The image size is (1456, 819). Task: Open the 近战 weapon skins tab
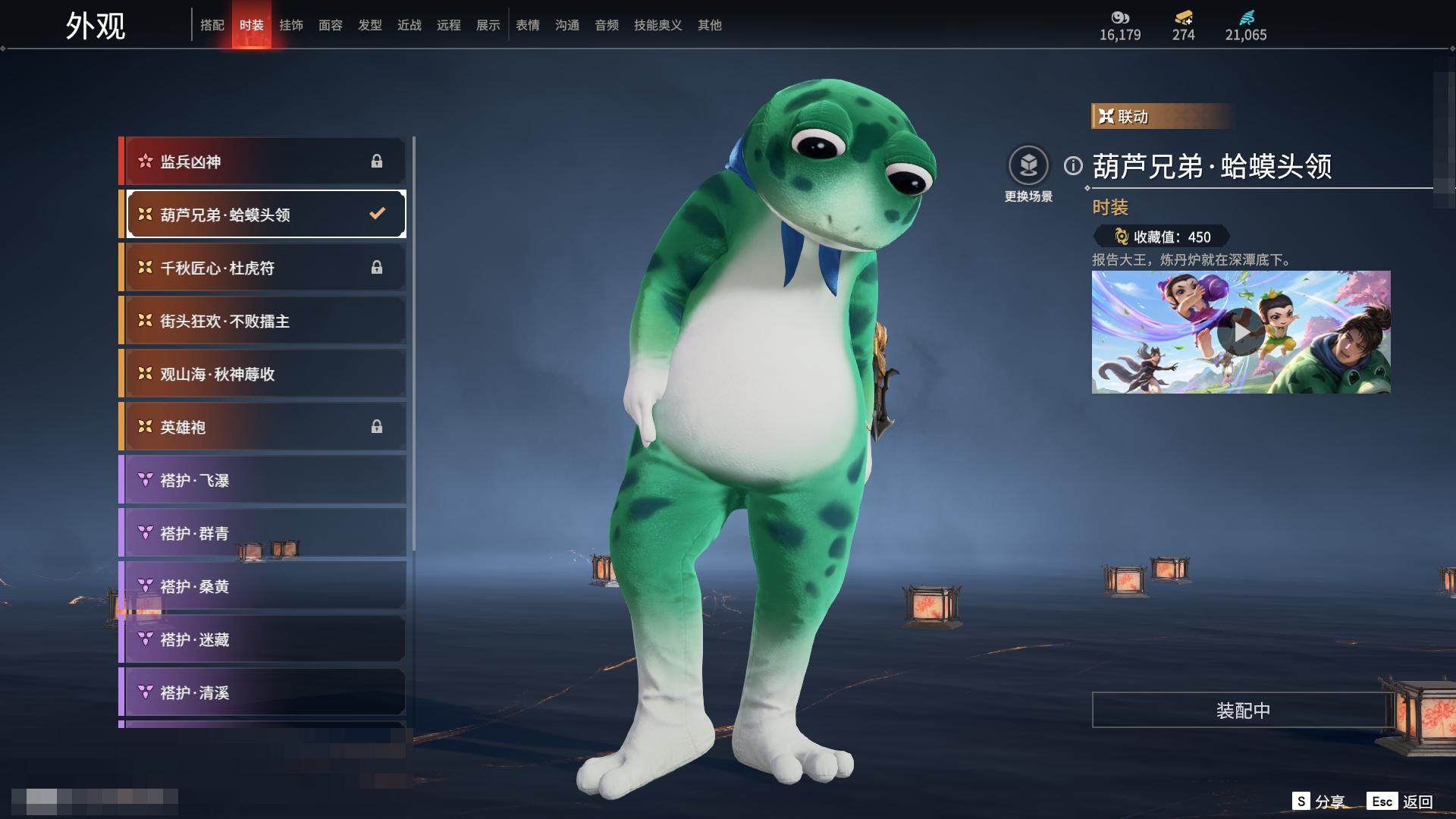(x=409, y=25)
